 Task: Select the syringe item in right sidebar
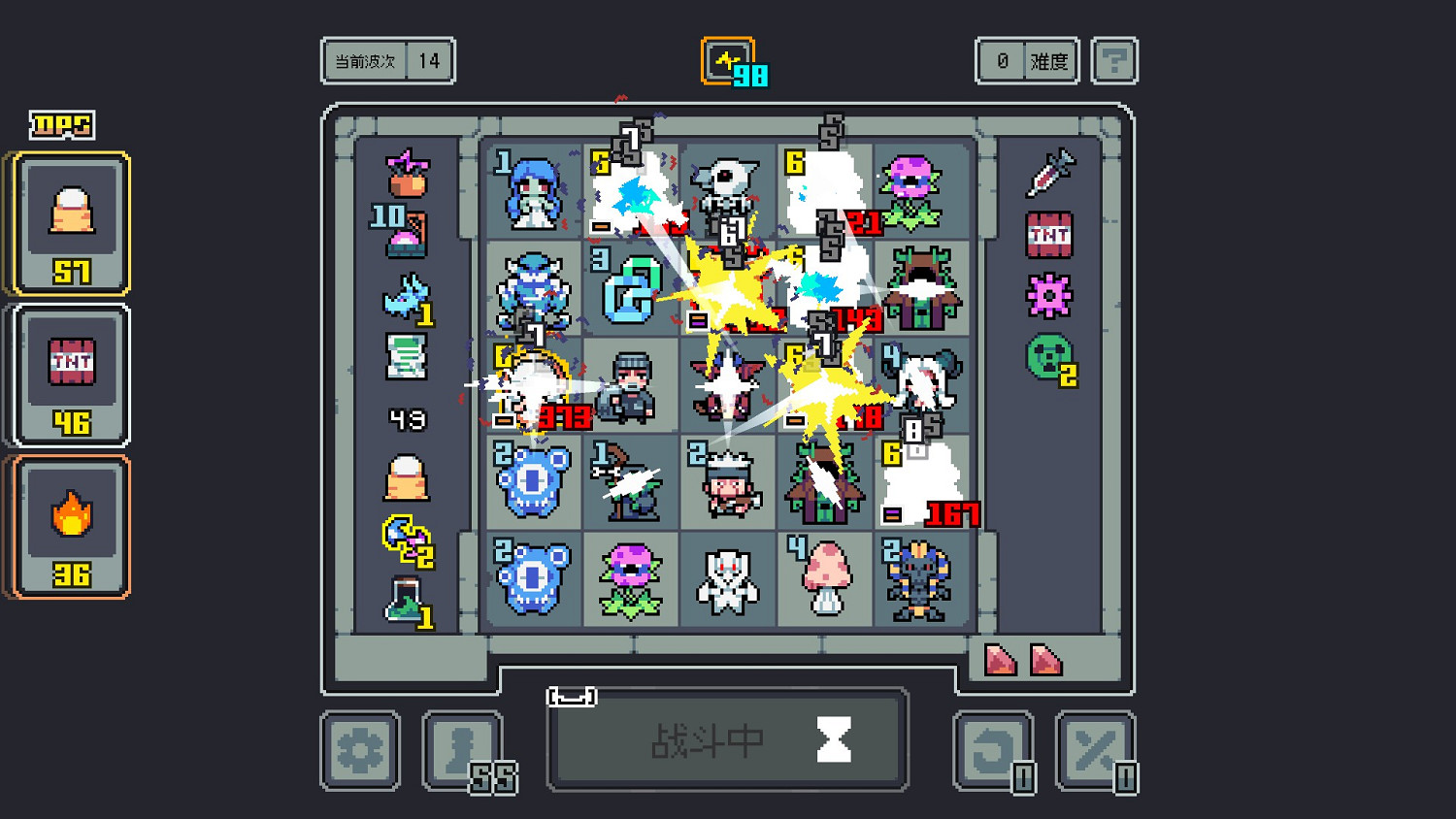tap(1054, 173)
